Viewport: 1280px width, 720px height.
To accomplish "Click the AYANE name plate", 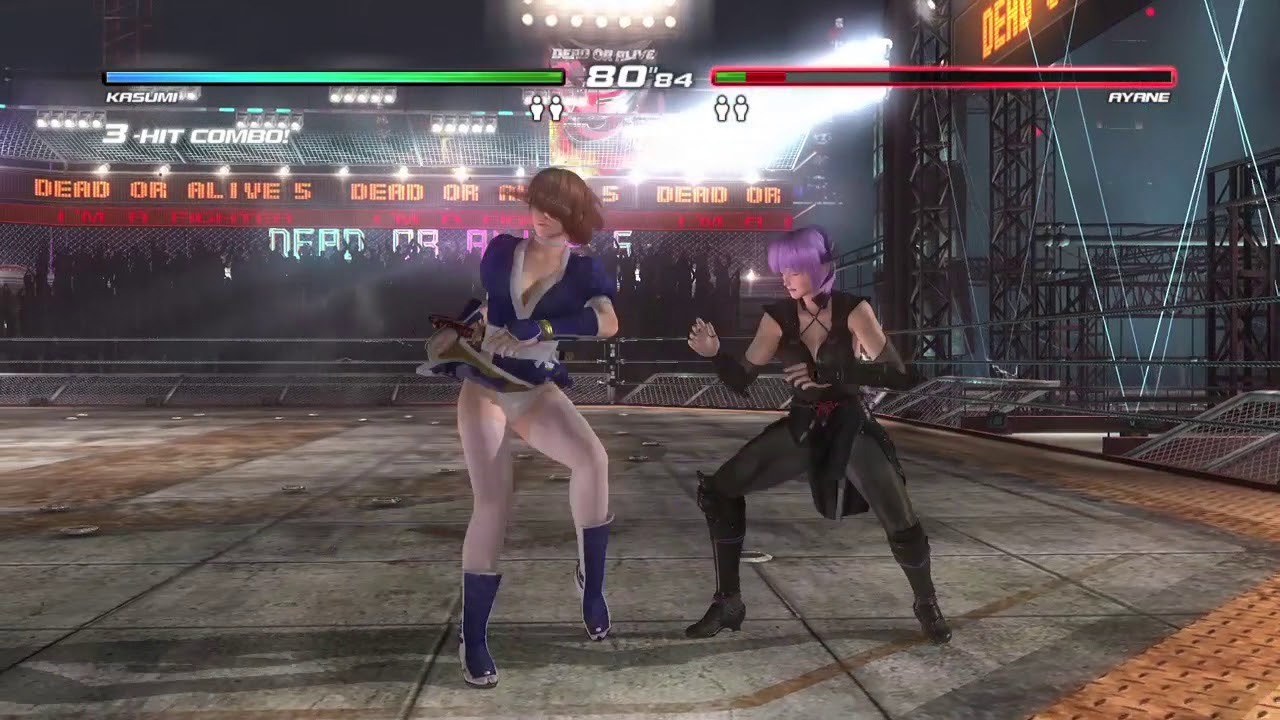I will pyautogui.click(x=1140, y=98).
